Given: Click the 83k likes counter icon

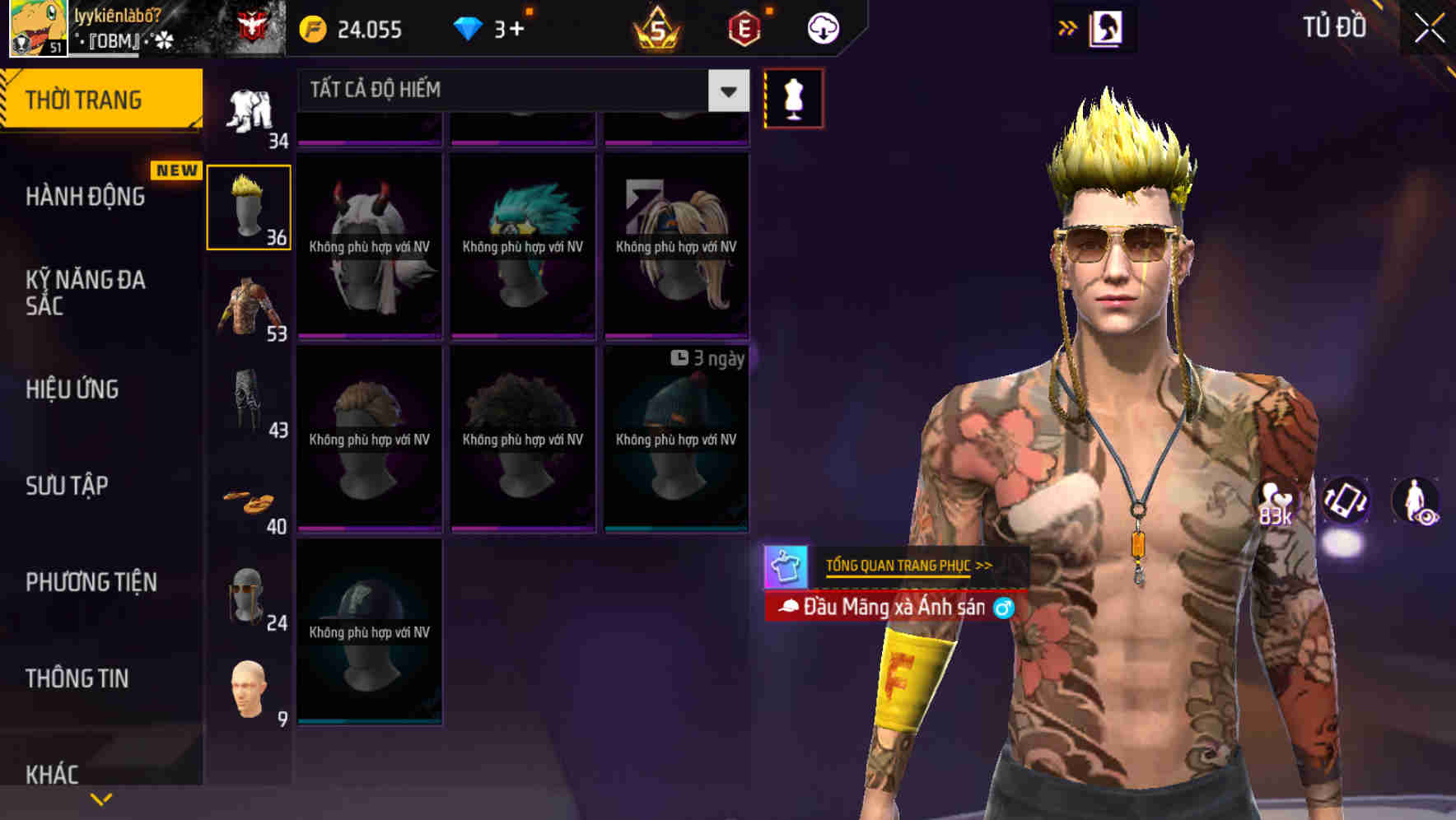Looking at the screenshot, I should 1275,502.
